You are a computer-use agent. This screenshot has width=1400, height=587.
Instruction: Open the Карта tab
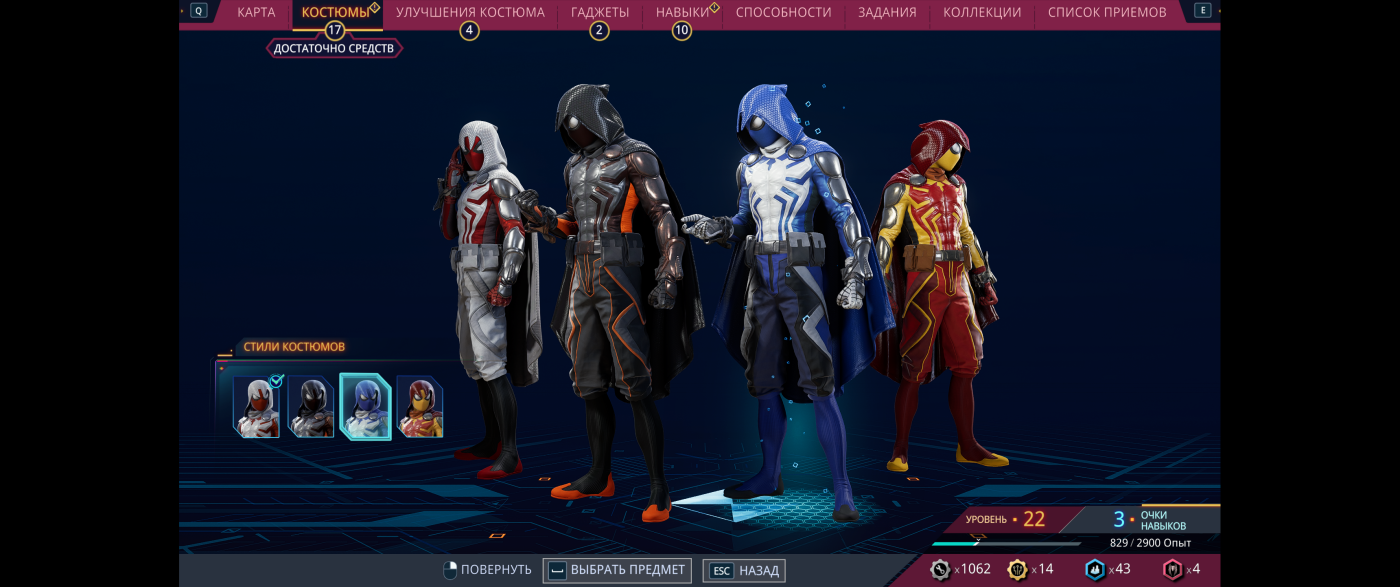tap(256, 13)
